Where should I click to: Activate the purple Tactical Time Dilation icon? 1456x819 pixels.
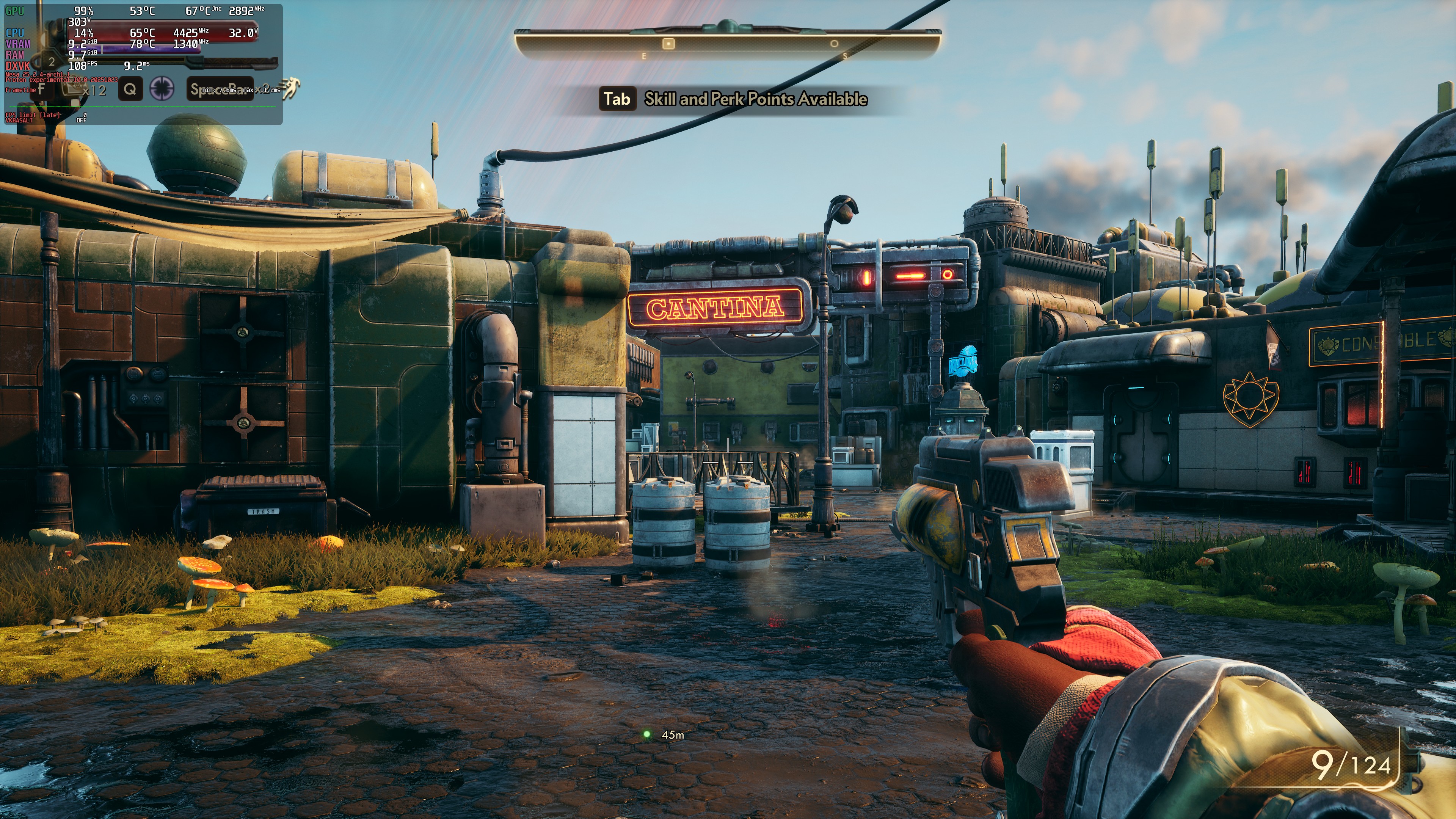click(162, 89)
